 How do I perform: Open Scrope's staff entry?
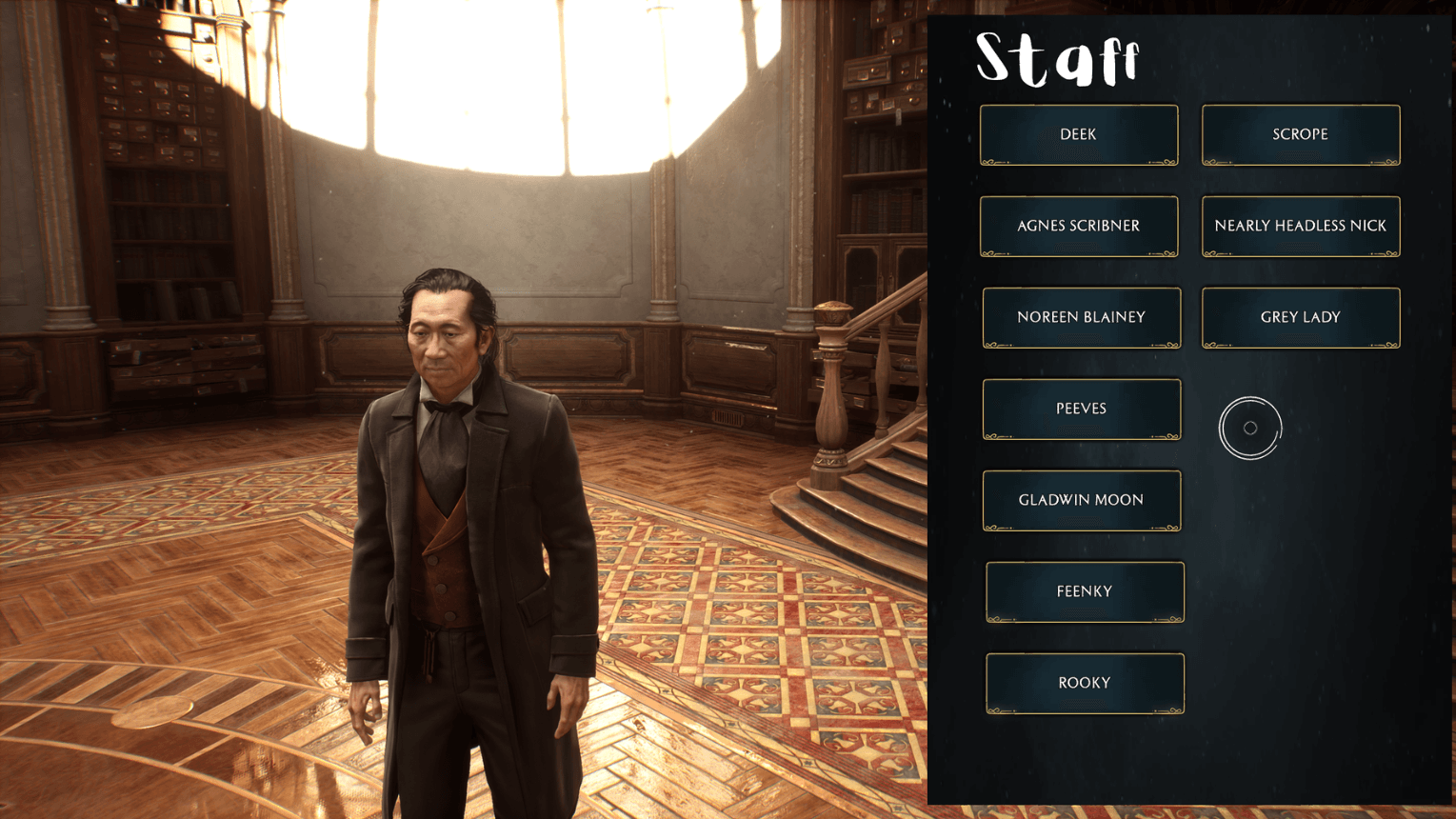1300,134
